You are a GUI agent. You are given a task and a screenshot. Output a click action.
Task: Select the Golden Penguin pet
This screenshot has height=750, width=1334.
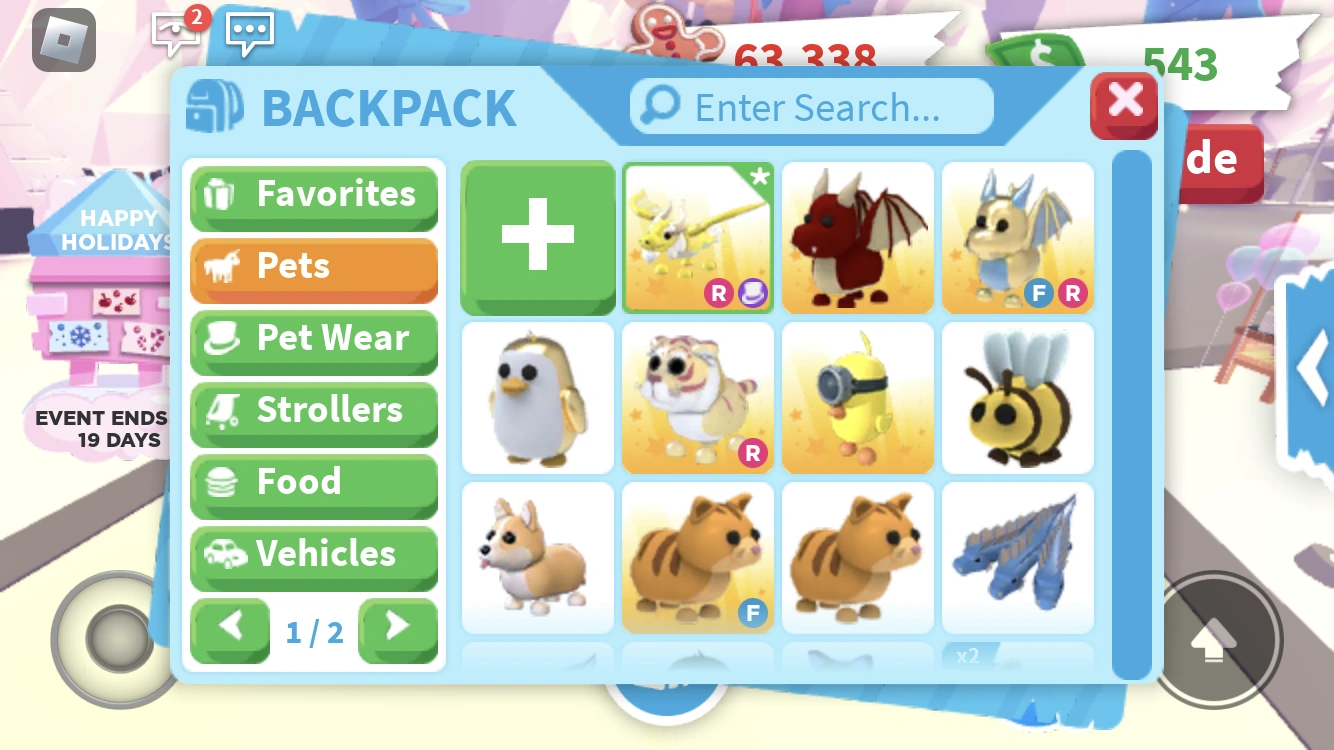[537, 397]
